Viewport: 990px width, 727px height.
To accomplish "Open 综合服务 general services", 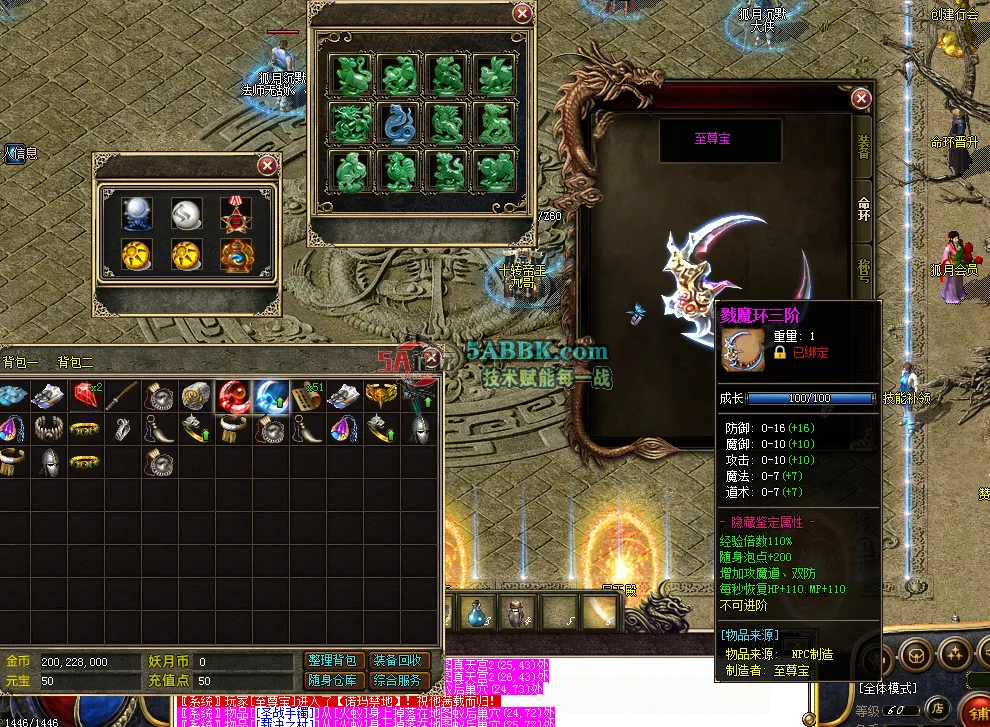I will (x=399, y=681).
